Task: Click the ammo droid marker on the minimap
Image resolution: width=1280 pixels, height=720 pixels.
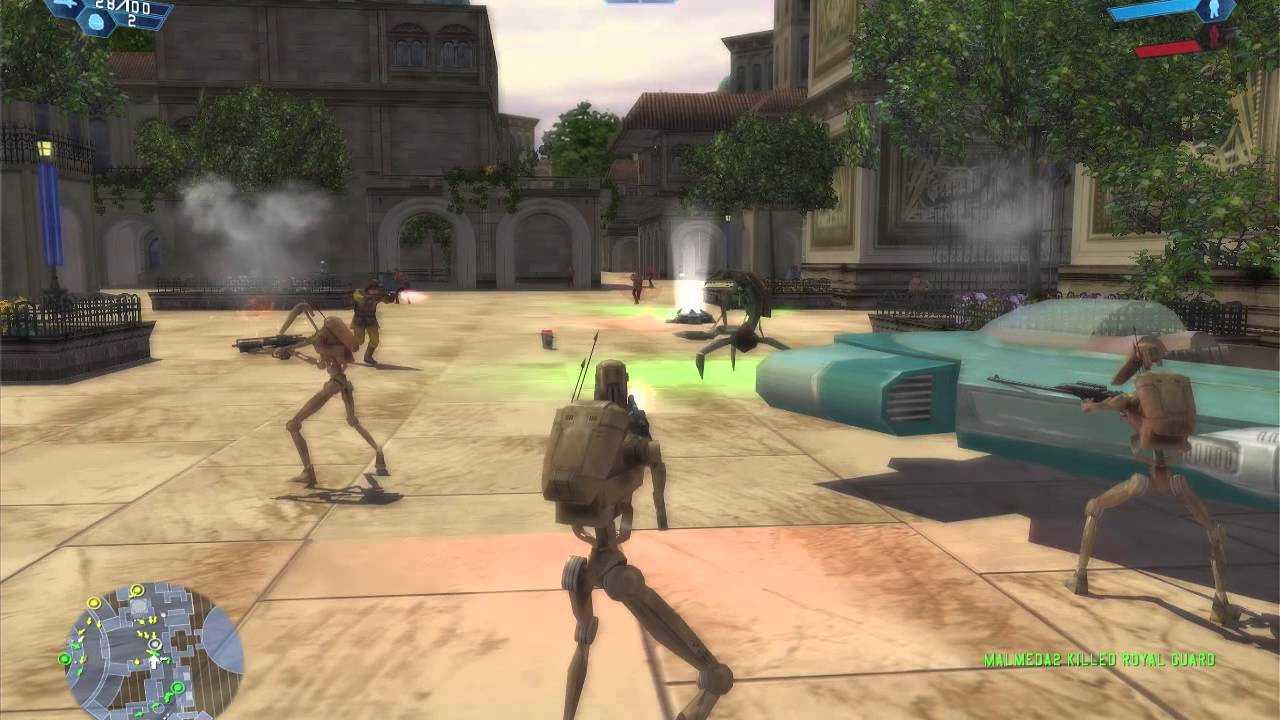Action: click(154, 643)
